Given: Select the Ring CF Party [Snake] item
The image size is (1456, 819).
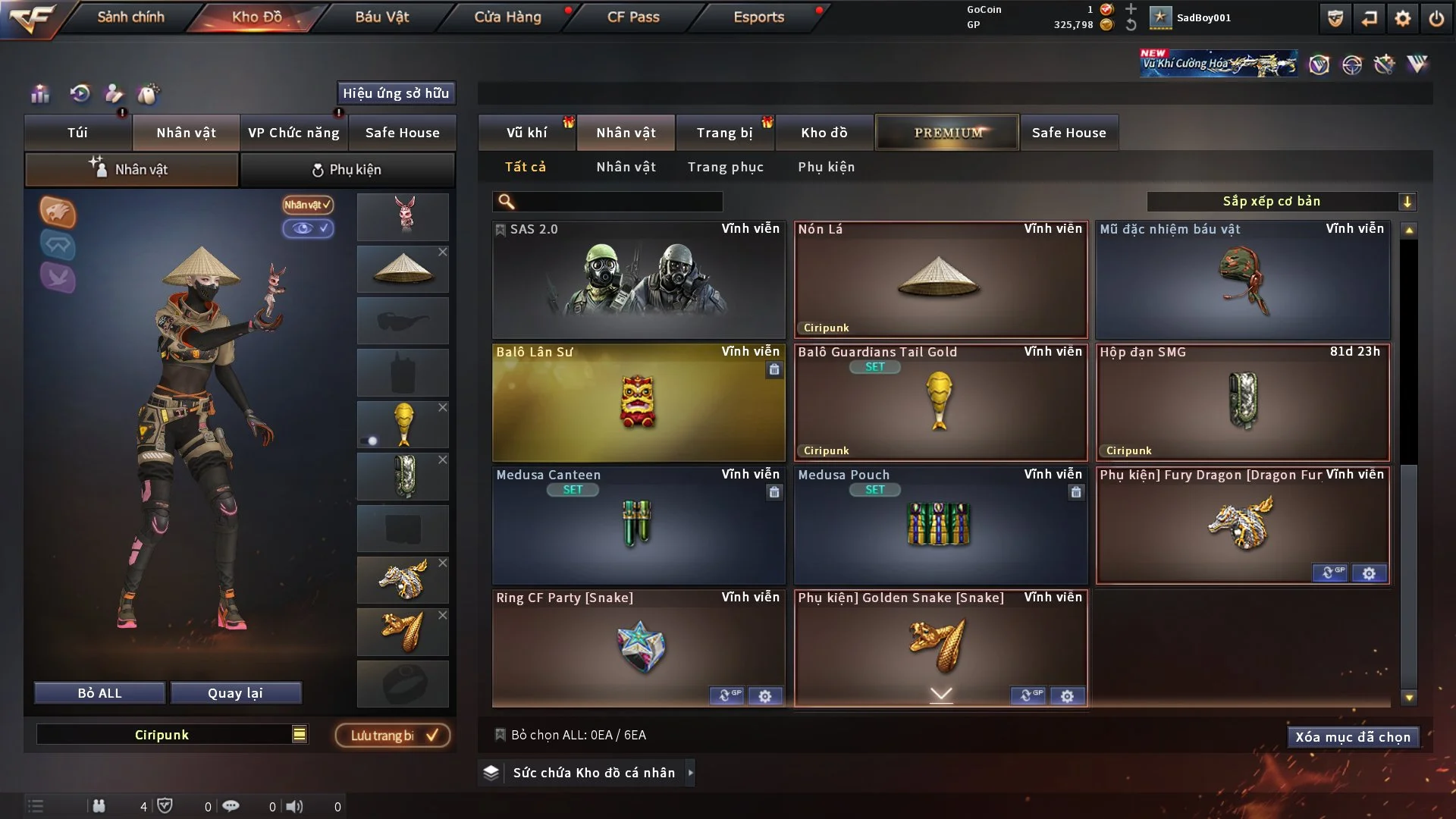Looking at the screenshot, I should pyautogui.click(x=638, y=646).
